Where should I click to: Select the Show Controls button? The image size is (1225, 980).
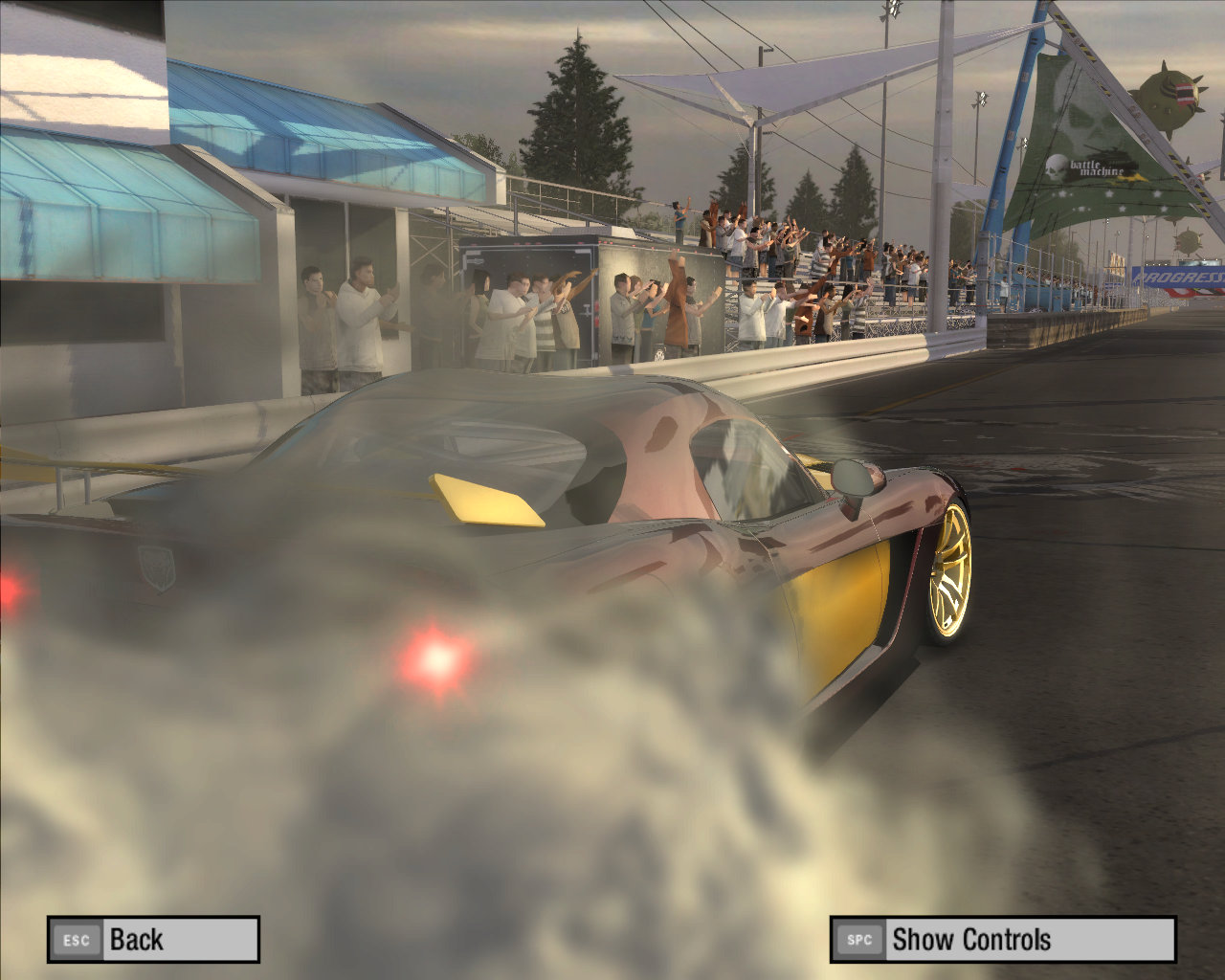1002,939
